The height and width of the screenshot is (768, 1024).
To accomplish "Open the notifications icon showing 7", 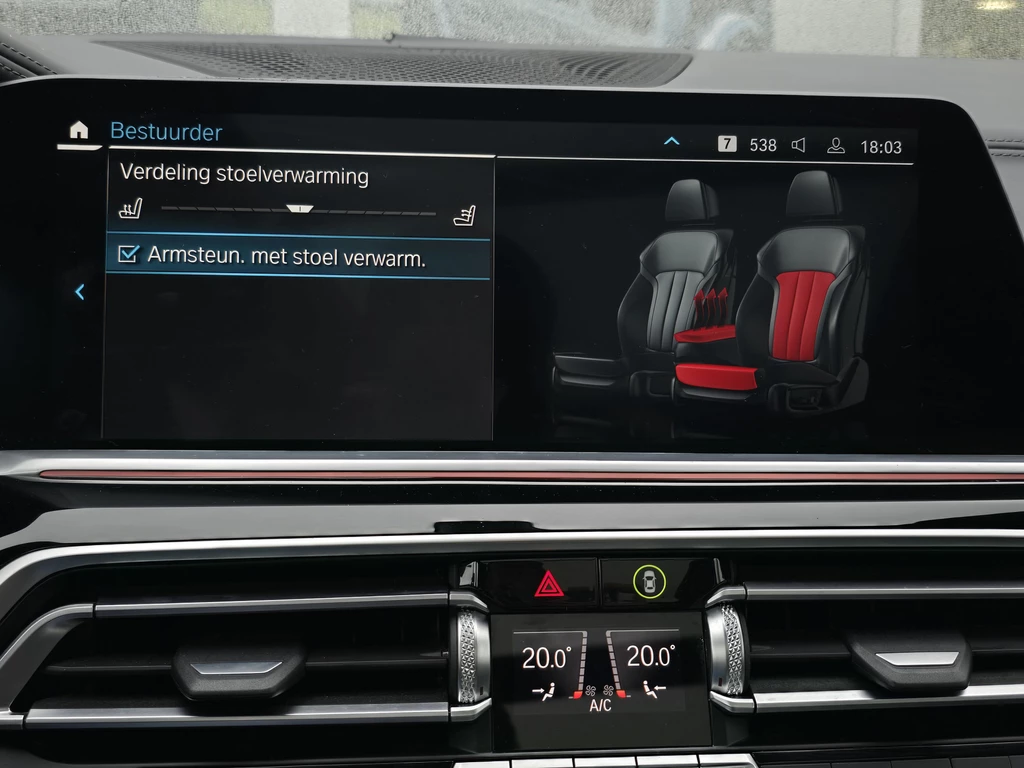I will tap(727, 145).
